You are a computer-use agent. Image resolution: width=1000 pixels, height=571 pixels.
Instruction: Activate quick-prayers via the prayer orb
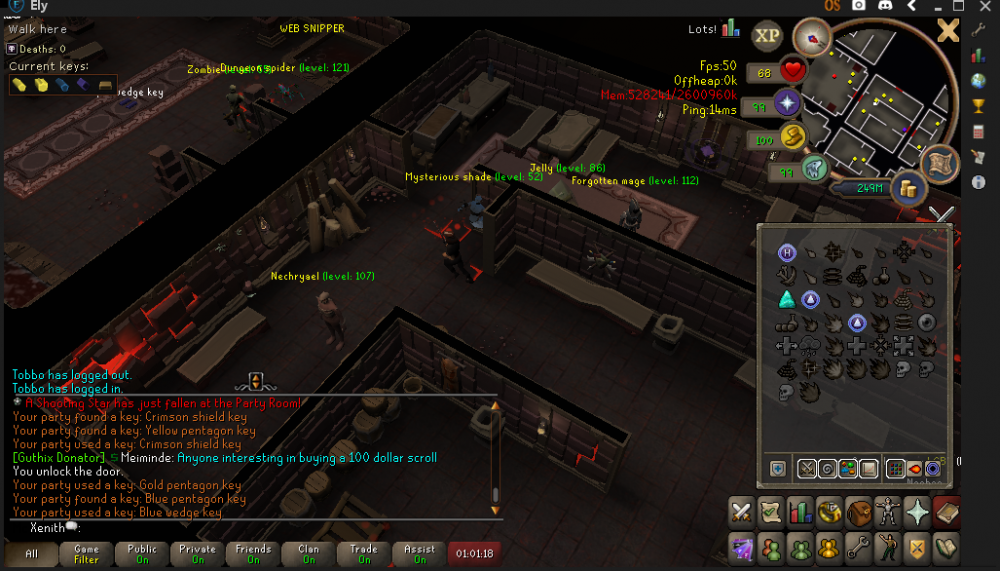click(x=787, y=103)
